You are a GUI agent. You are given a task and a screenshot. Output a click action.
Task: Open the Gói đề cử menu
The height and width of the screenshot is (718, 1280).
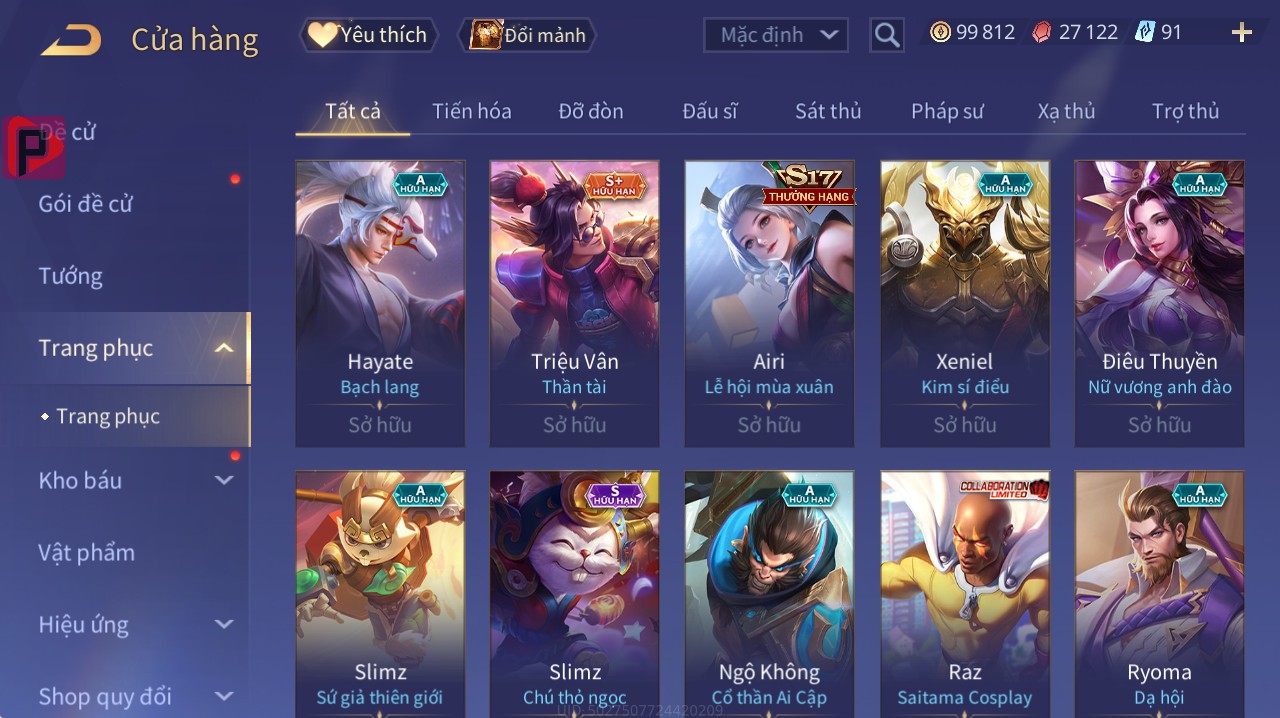(86, 204)
